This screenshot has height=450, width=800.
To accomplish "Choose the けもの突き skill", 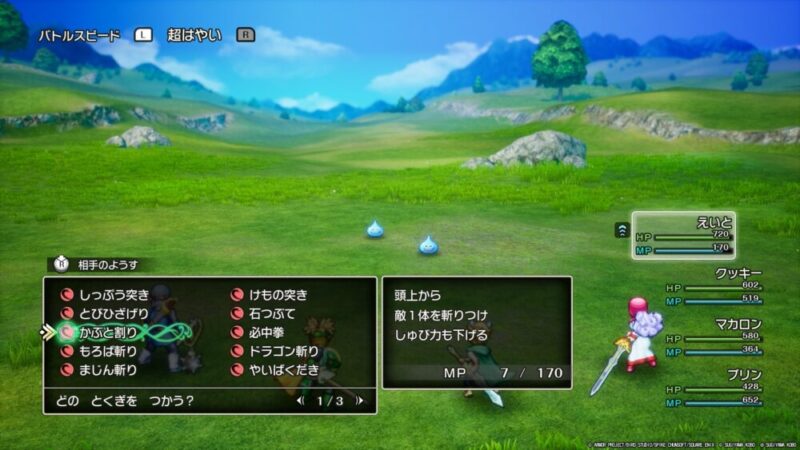I will [276, 295].
